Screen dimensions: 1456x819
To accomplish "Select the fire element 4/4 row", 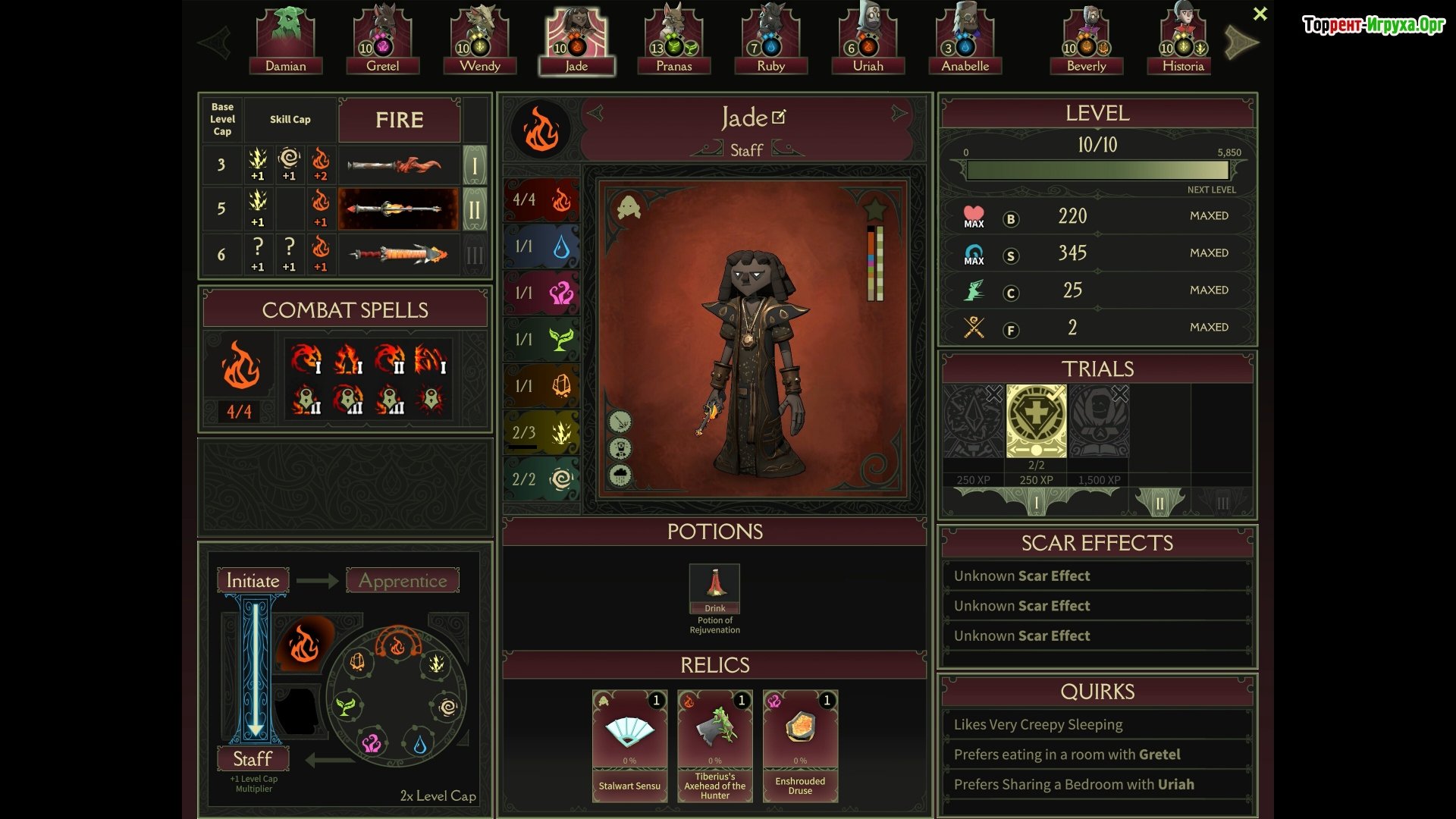I will pos(541,200).
